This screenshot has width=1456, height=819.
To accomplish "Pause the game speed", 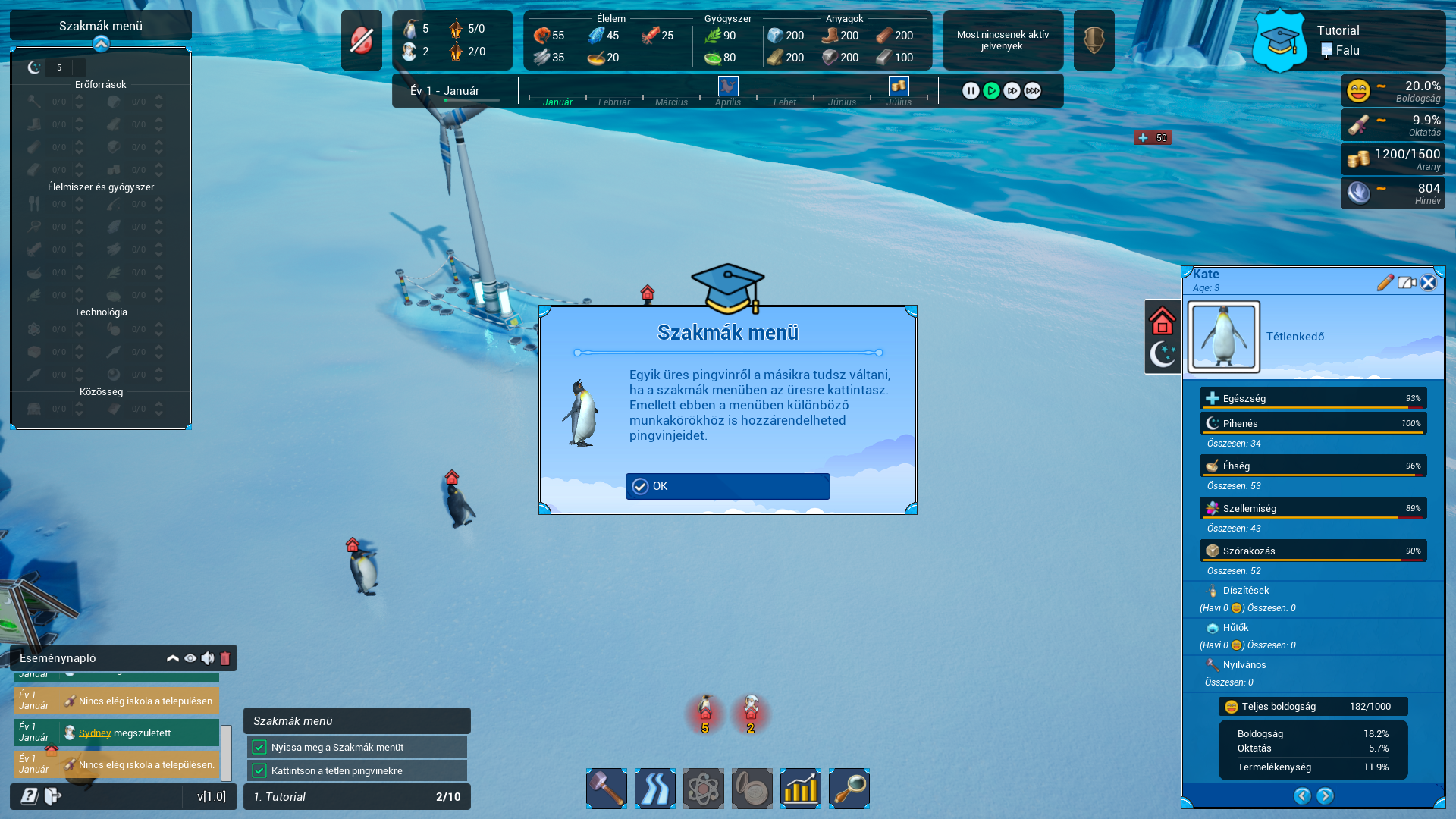I will (971, 91).
